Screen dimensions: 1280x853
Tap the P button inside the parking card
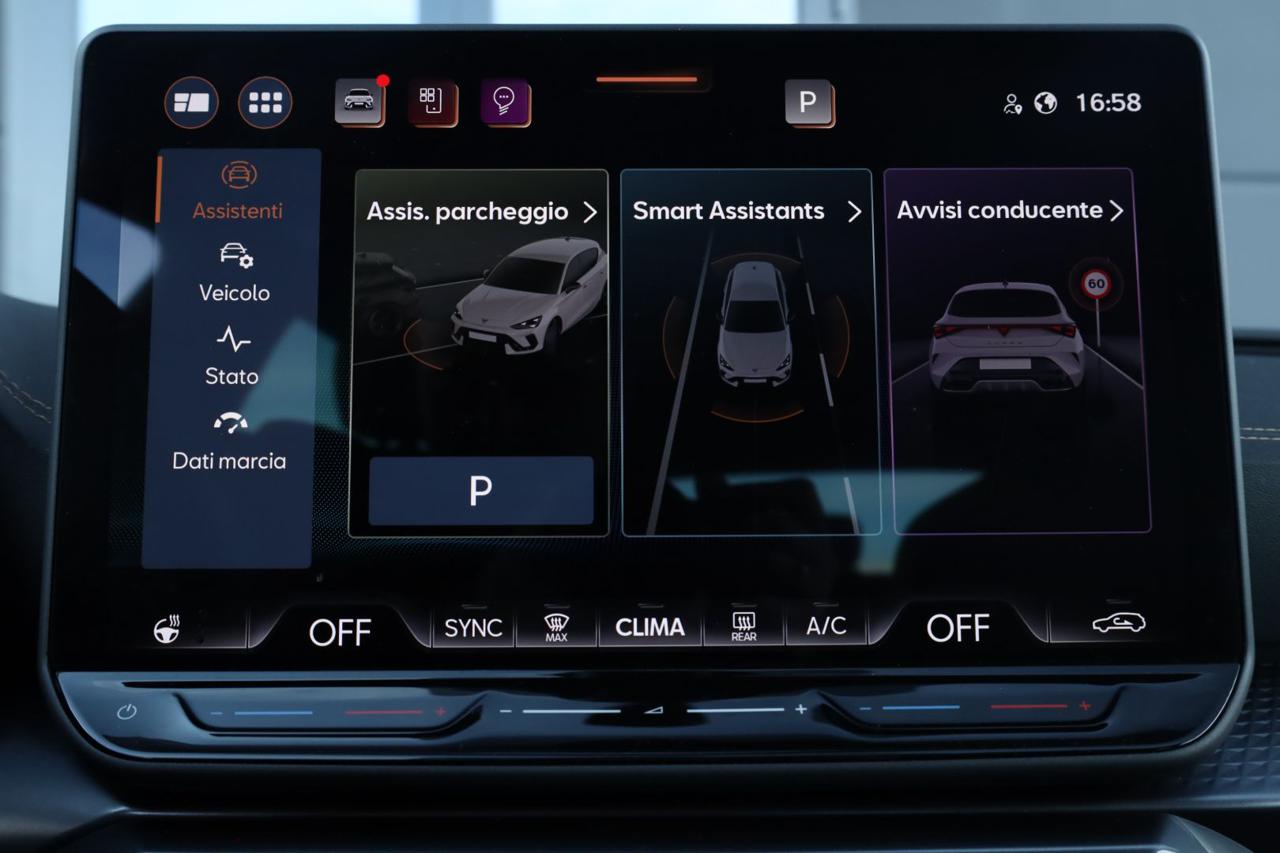[480, 490]
